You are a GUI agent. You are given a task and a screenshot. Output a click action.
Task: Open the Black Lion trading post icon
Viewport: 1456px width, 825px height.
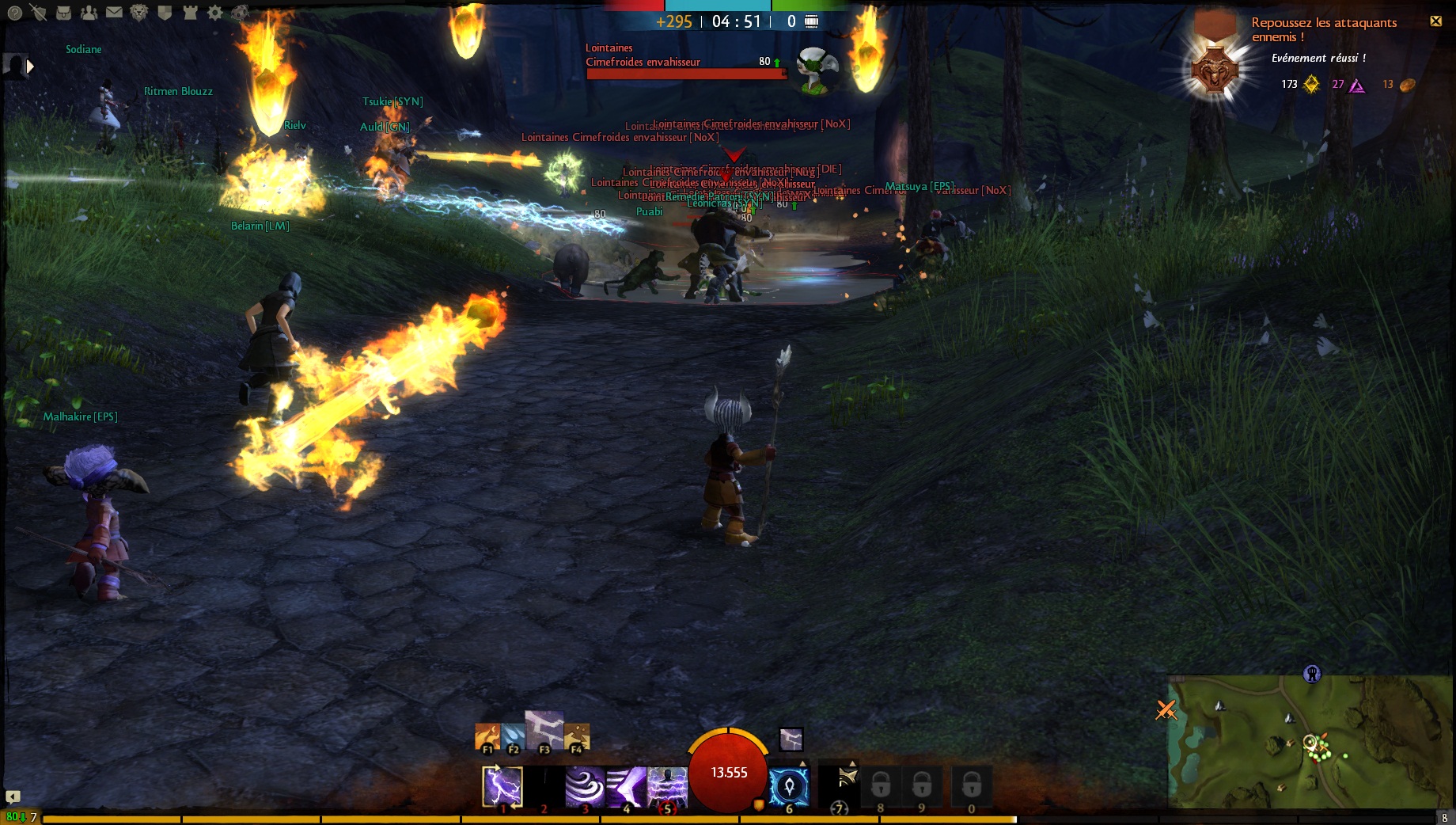[x=139, y=13]
